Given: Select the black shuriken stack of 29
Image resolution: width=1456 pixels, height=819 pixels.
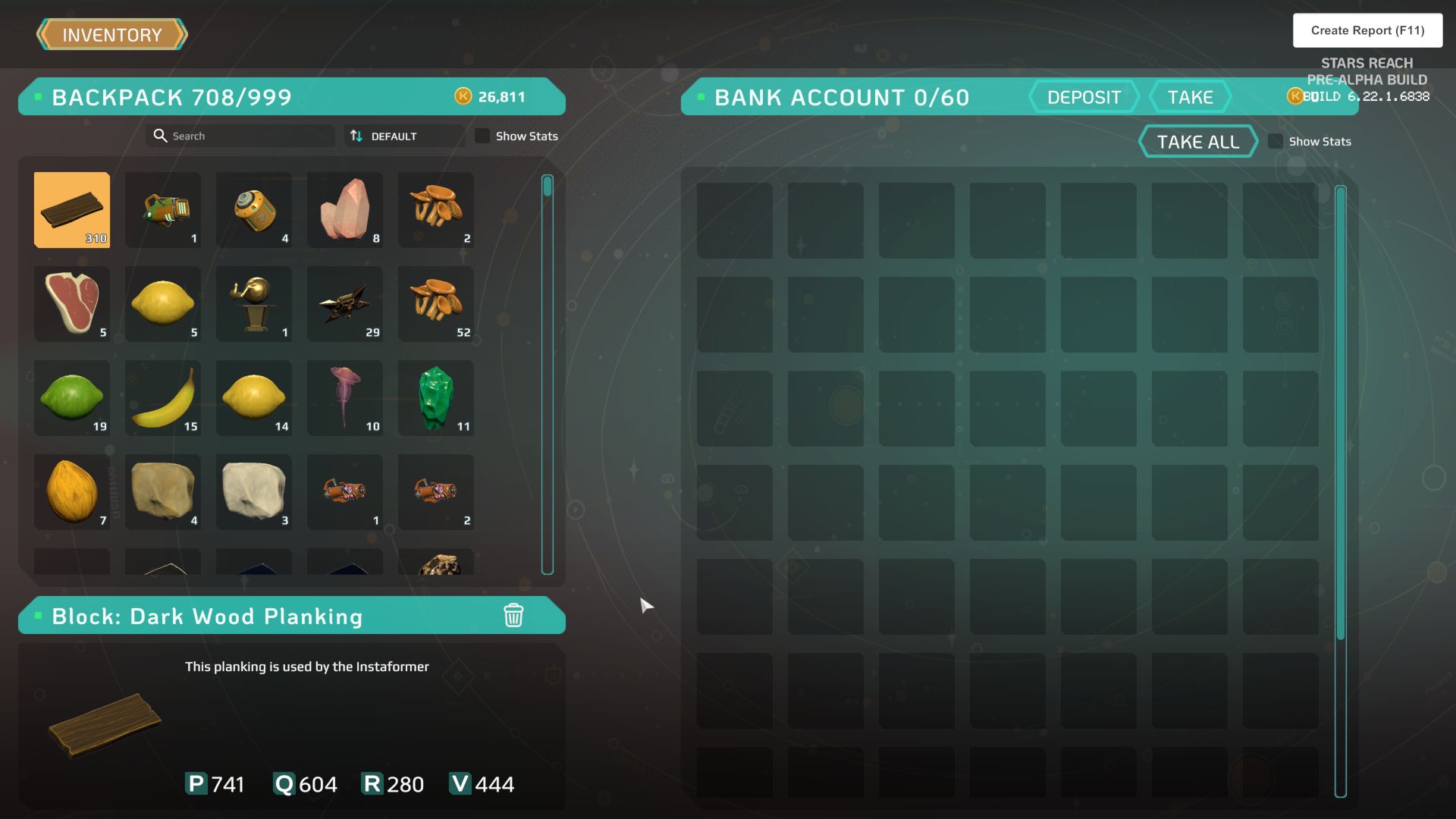Looking at the screenshot, I should click(x=344, y=303).
